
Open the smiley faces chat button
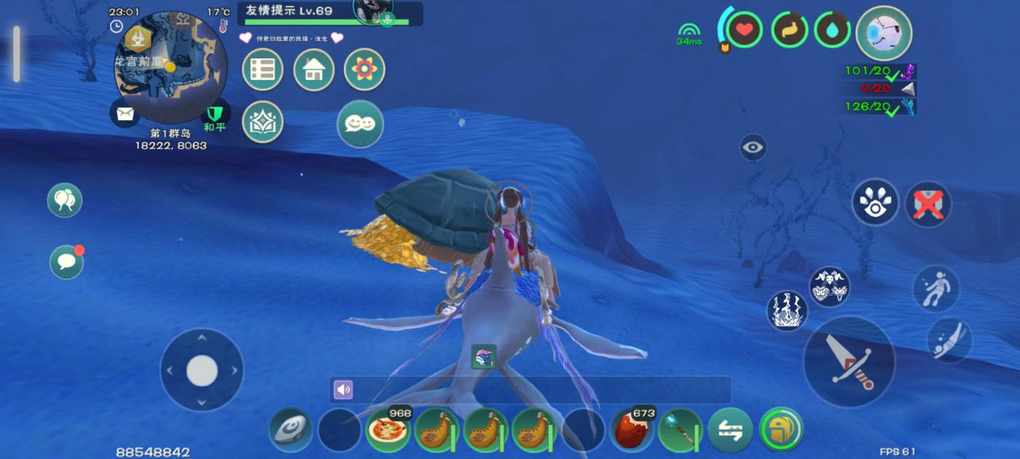coord(360,123)
